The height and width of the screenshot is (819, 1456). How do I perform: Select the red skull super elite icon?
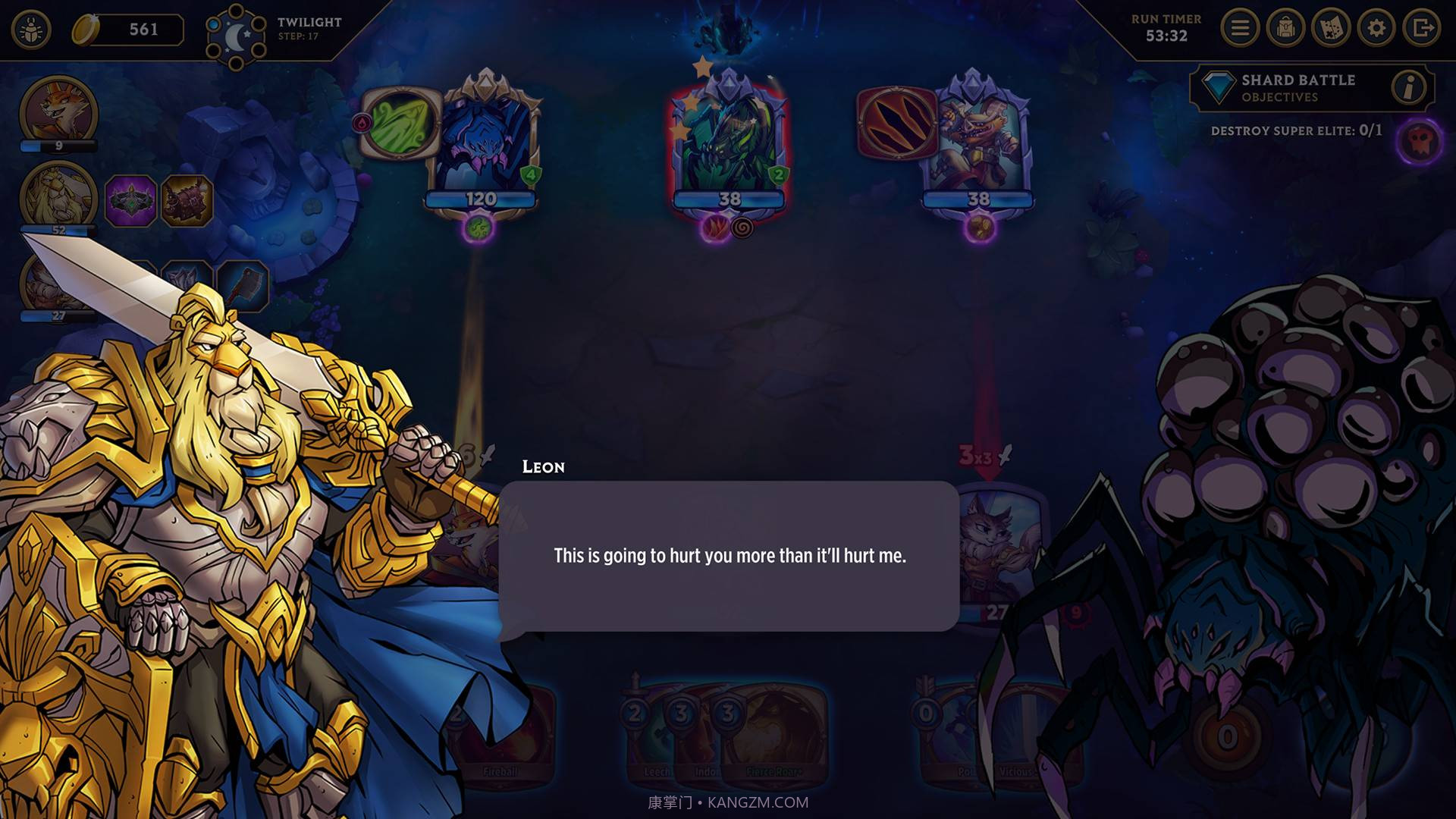[1418, 141]
